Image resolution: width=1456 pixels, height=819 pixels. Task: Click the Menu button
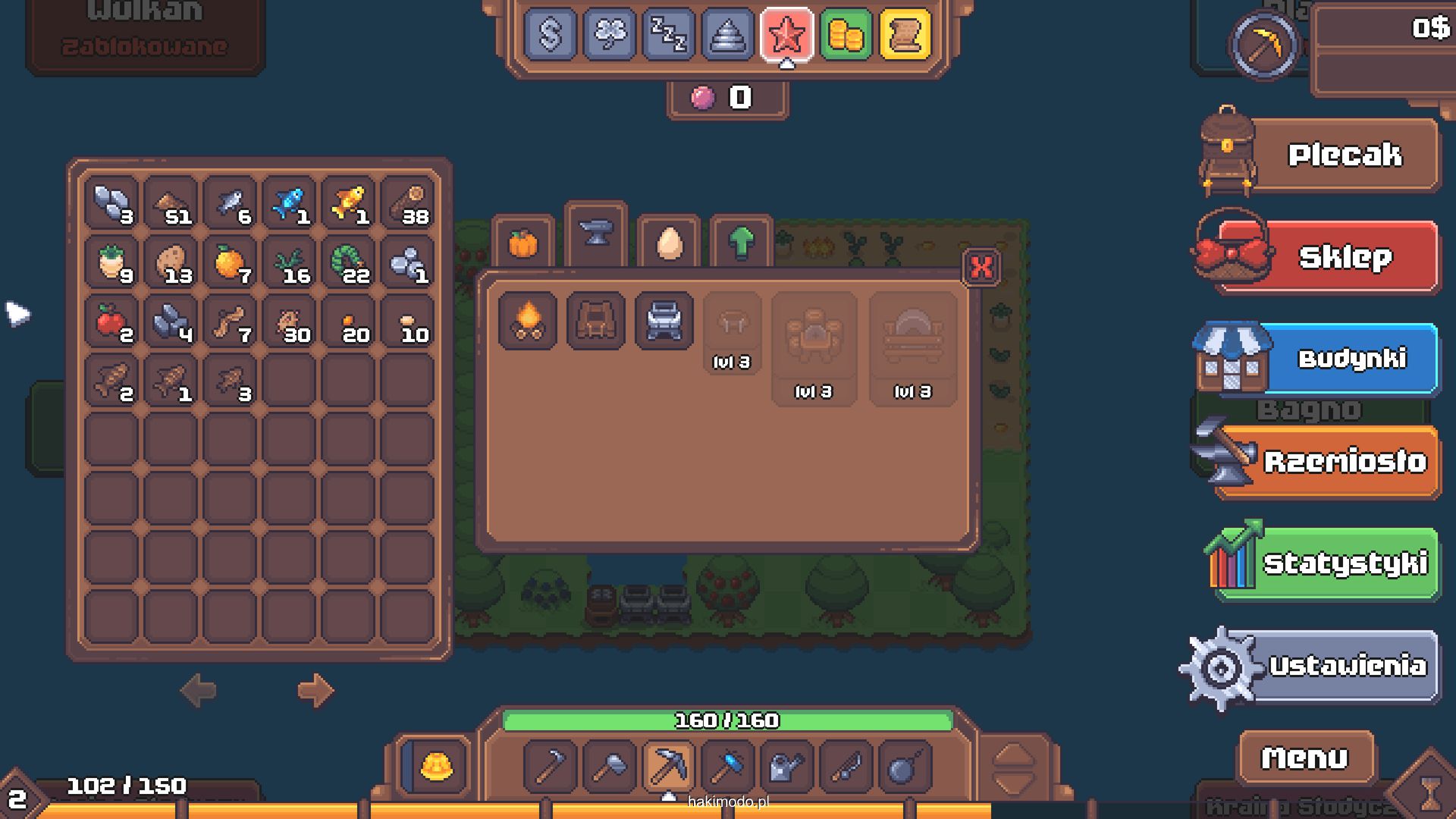coord(1305,758)
